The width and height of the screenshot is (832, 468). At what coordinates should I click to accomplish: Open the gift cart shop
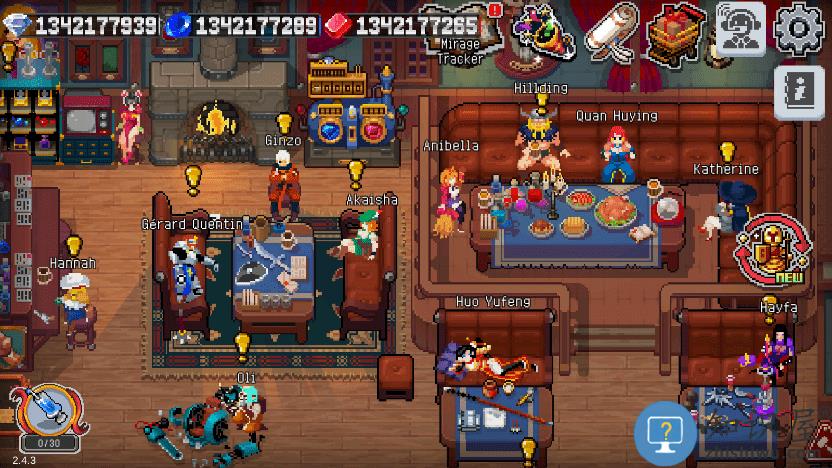[677, 30]
